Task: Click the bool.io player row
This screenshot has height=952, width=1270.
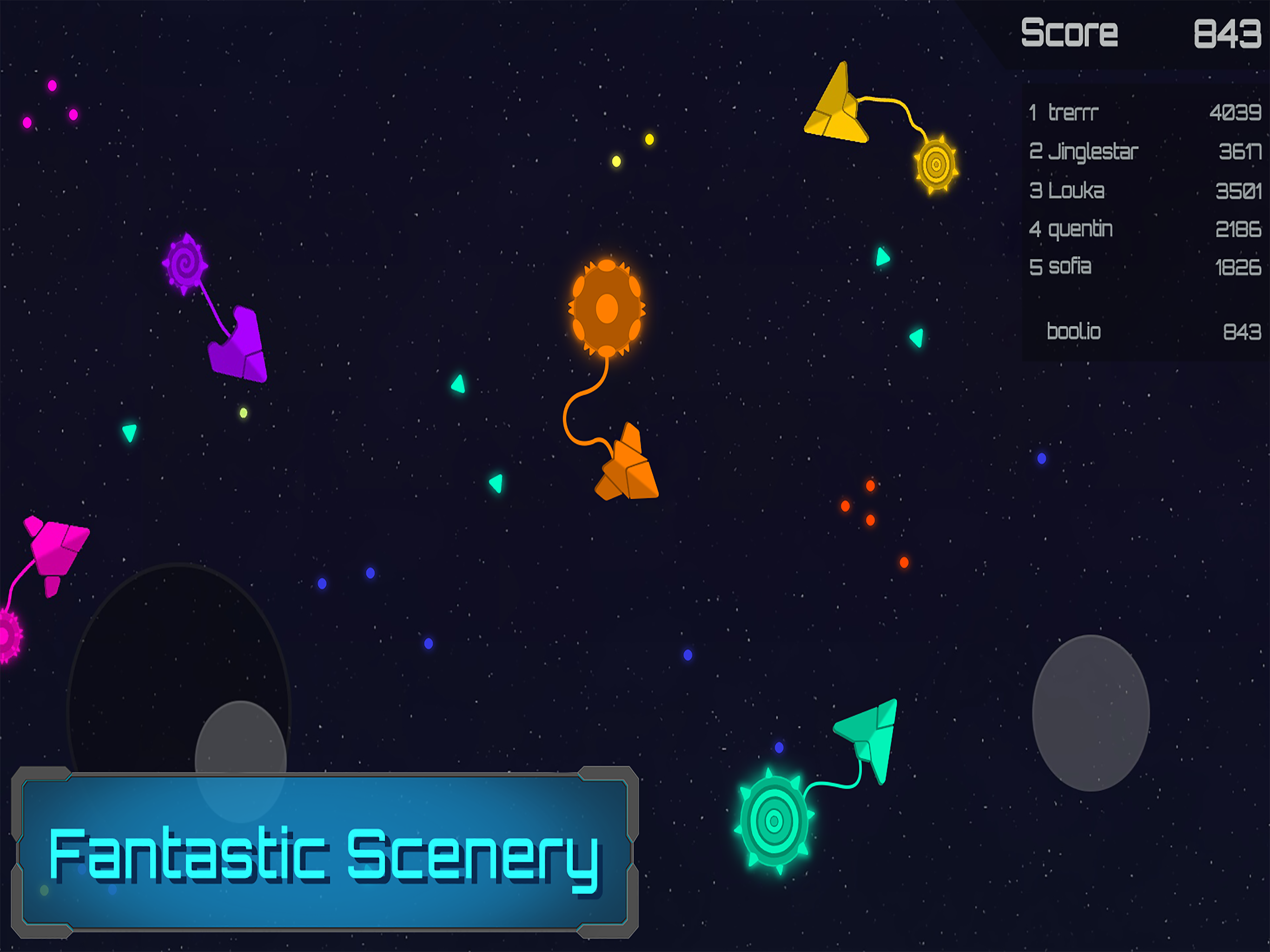Action: [x=1144, y=331]
